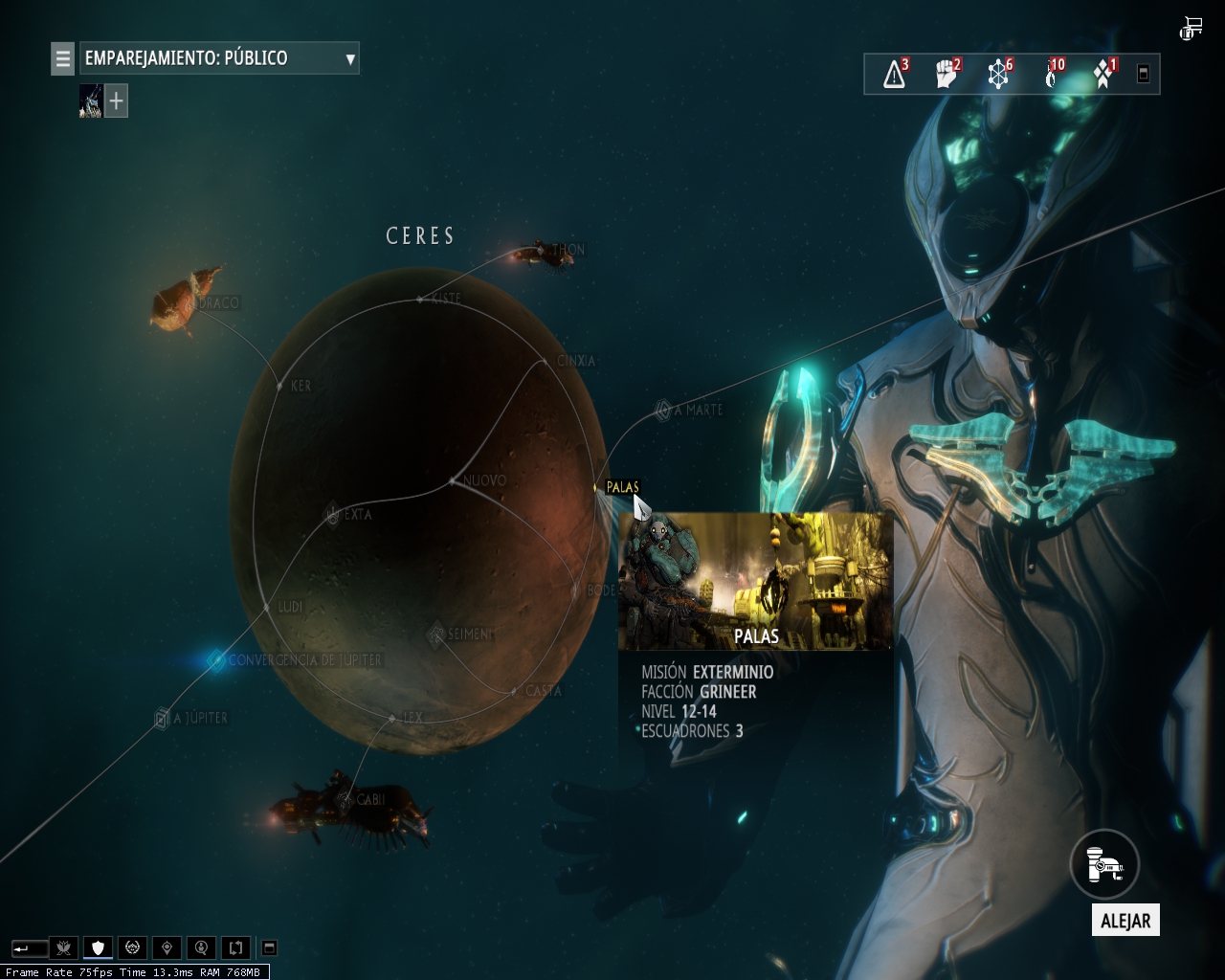The height and width of the screenshot is (980, 1225).
Task: Select the map pin icon in bottom toolbar
Action: point(167,948)
